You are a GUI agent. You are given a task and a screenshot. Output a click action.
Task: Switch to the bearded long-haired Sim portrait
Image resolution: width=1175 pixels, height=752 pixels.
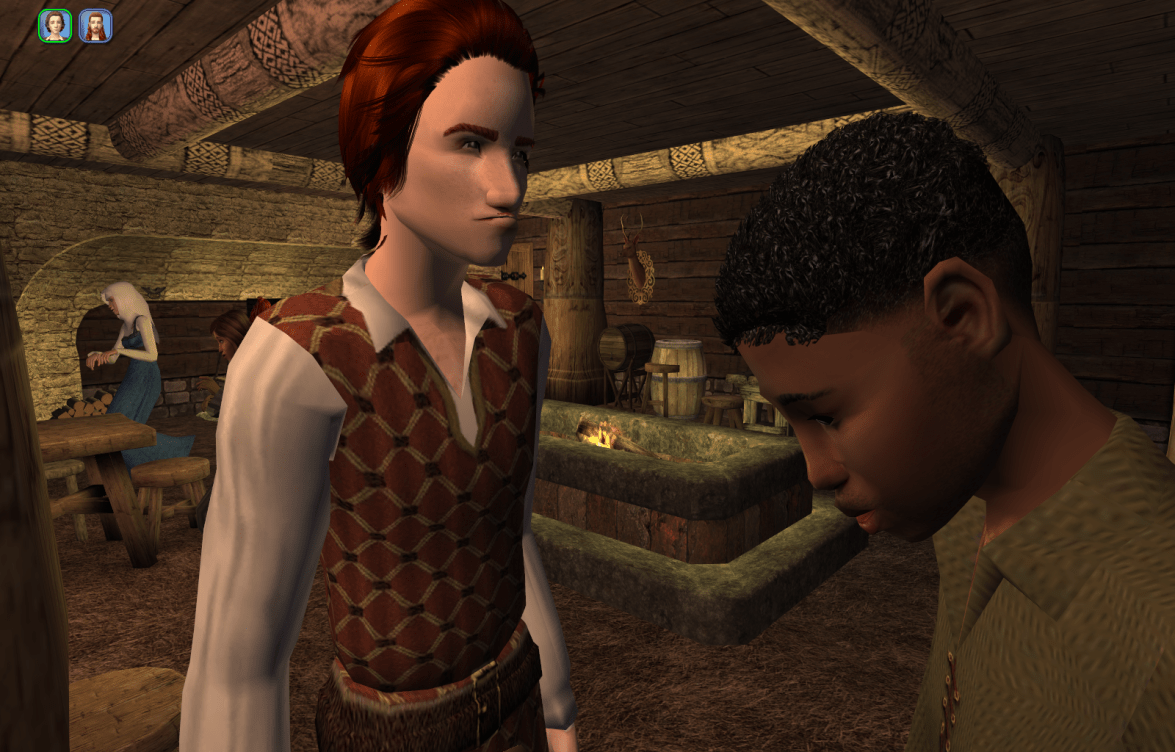(x=95, y=26)
